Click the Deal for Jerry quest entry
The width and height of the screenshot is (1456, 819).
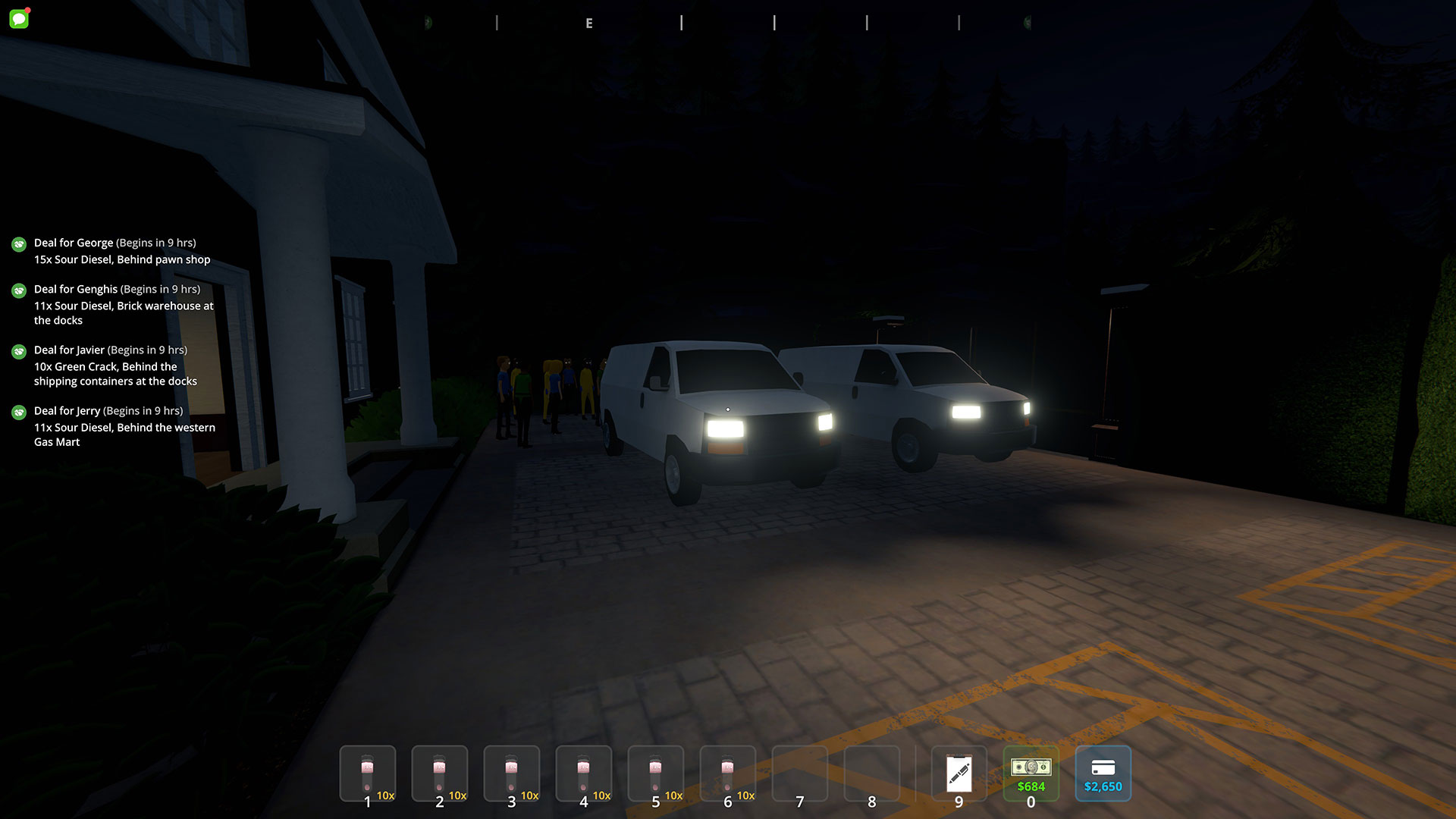coord(124,426)
